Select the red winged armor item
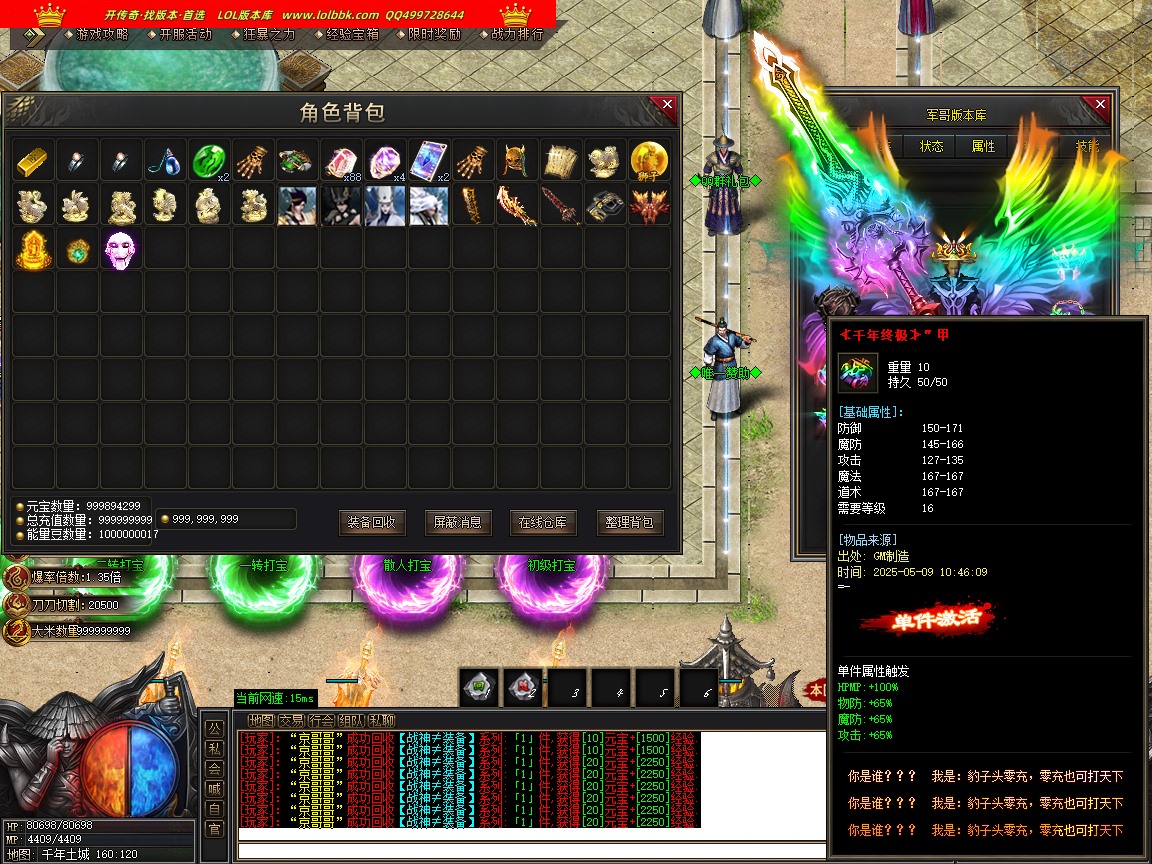The image size is (1152, 864). coord(649,205)
